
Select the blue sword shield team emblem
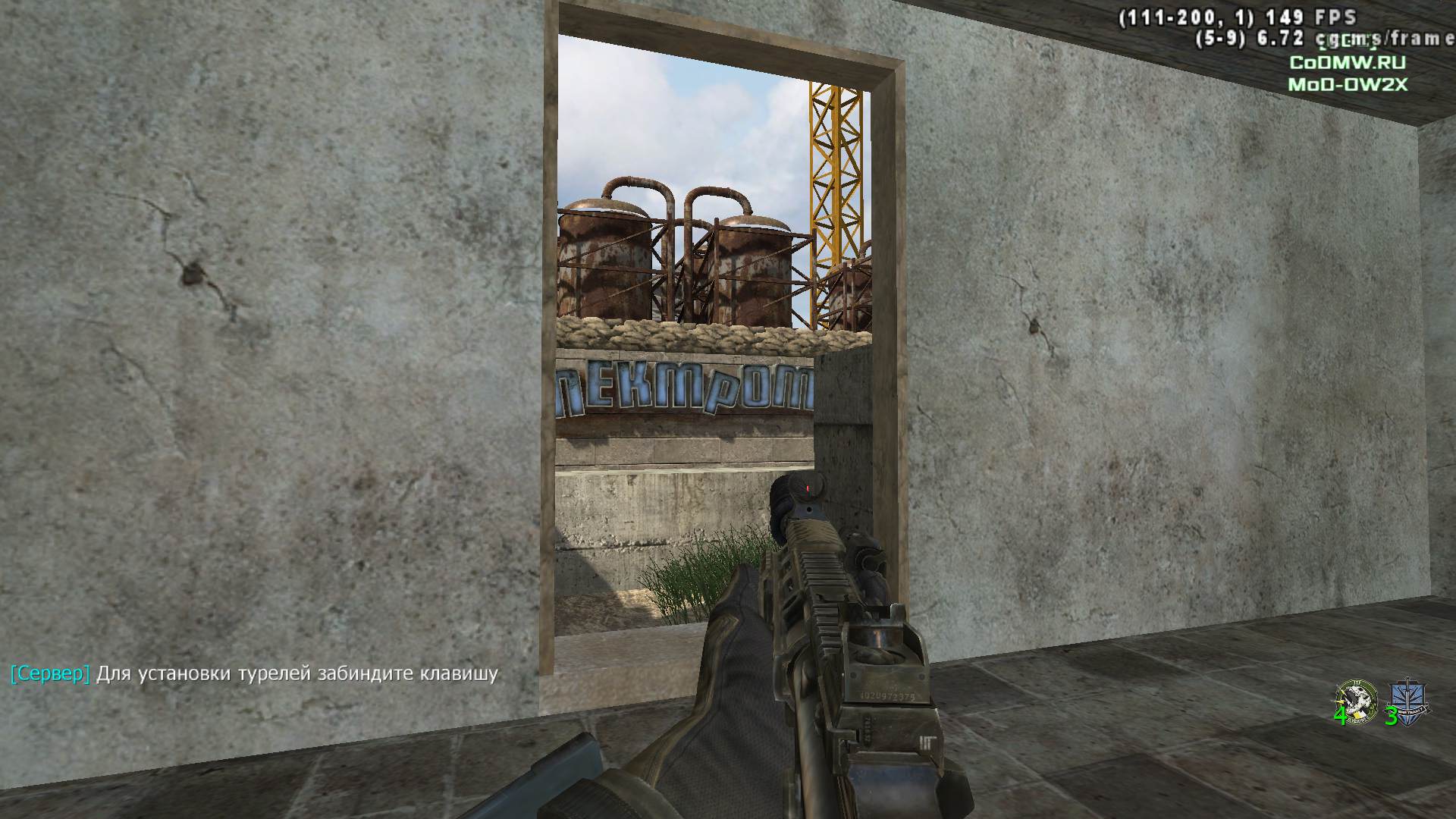tap(1408, 701)
